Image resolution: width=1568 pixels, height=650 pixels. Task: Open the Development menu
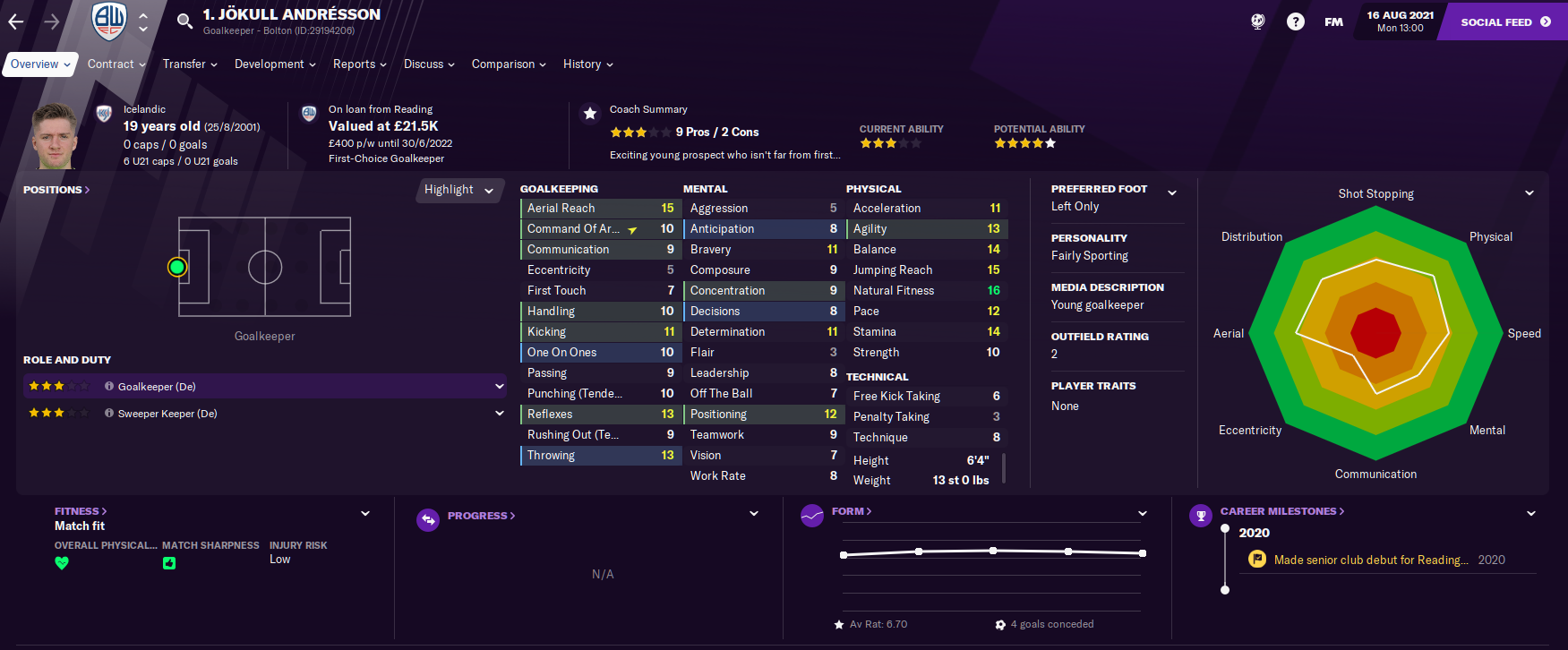coord(275,64)
